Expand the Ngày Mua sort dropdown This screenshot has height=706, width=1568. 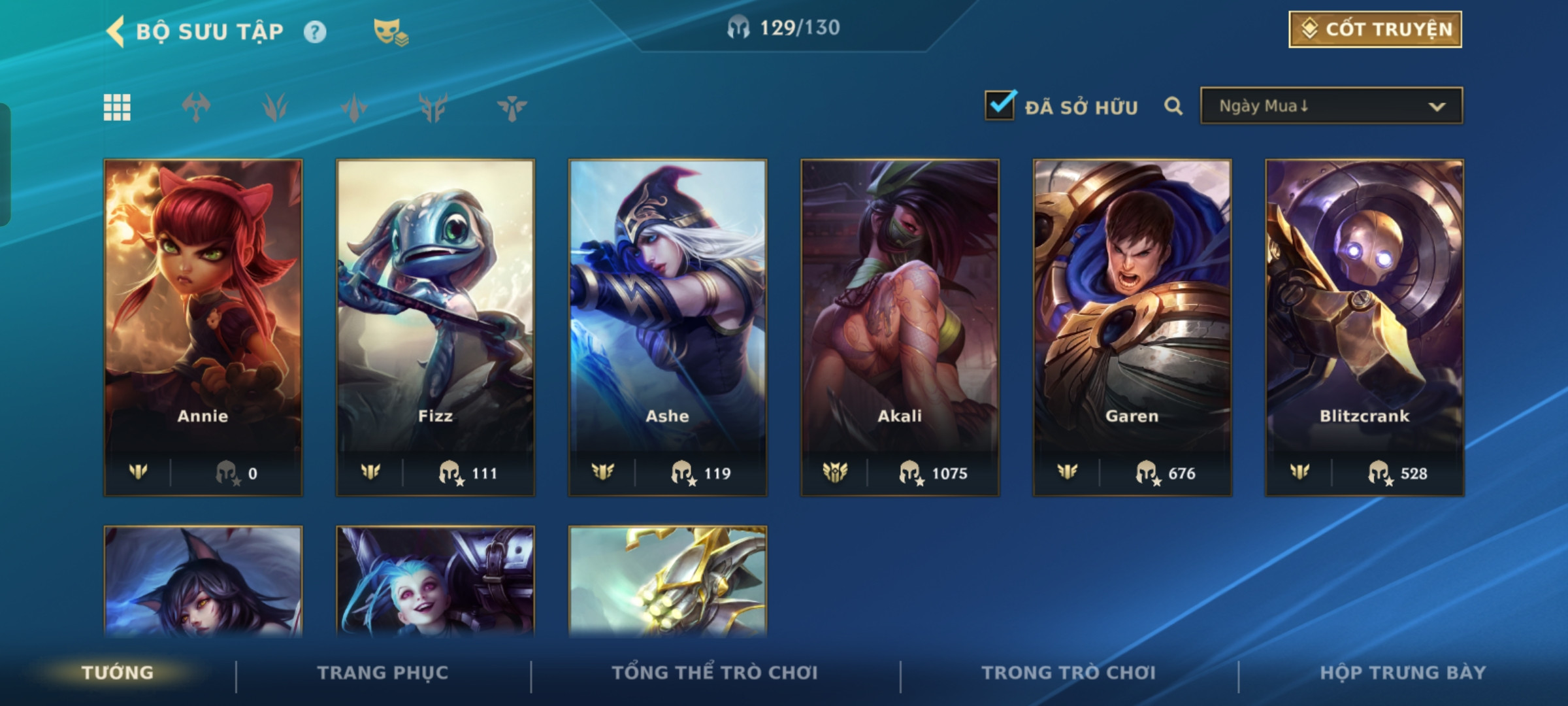tap(1331, 106)
